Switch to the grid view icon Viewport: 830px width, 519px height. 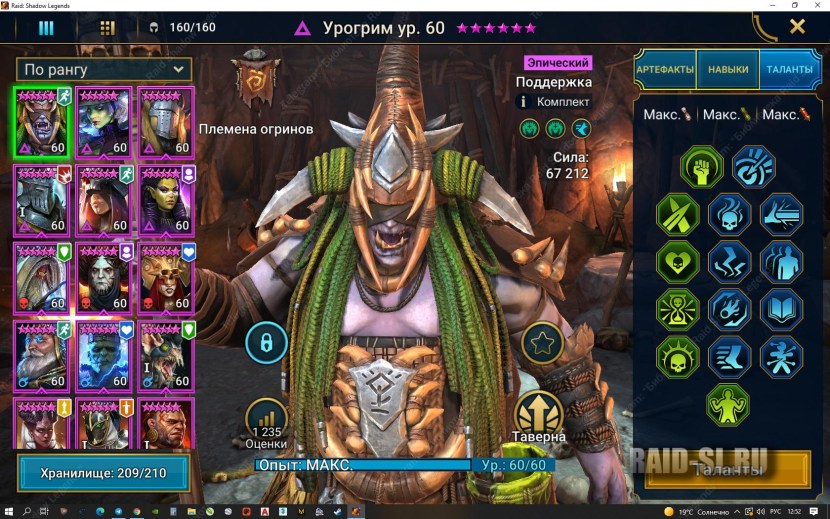107,27
